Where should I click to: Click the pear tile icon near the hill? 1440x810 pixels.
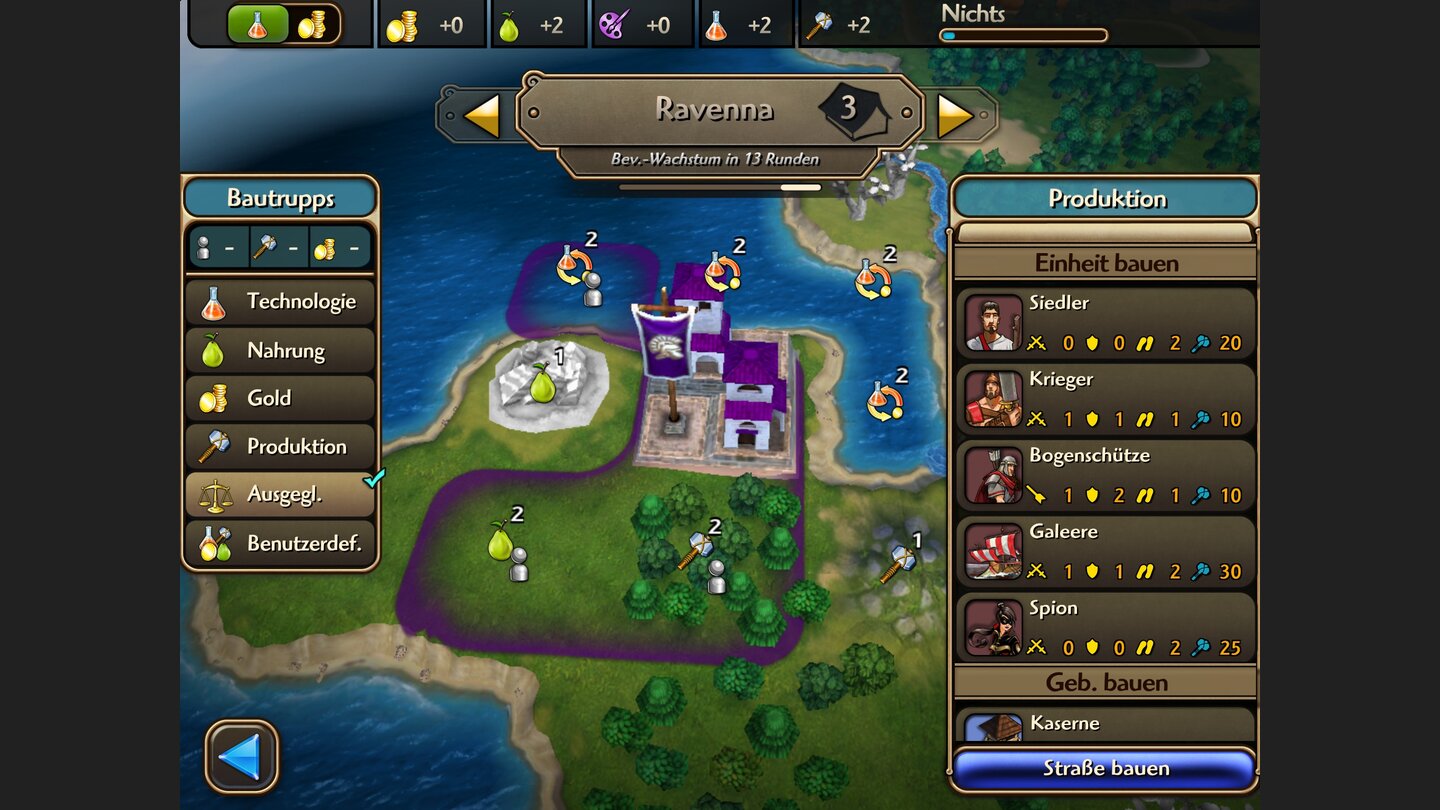pos(541,385)
